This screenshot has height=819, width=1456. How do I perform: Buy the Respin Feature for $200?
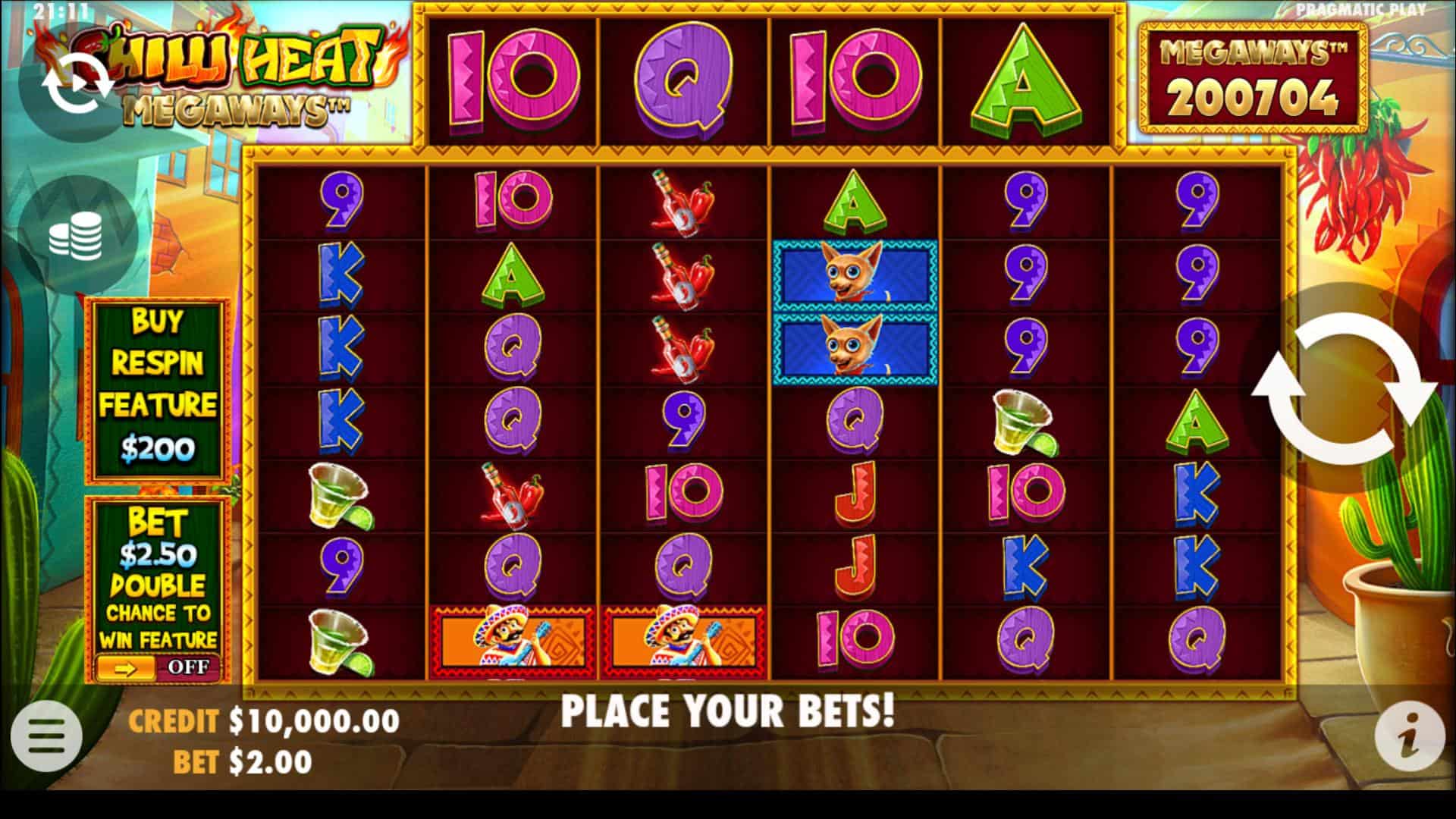click(x=158, y=390)
